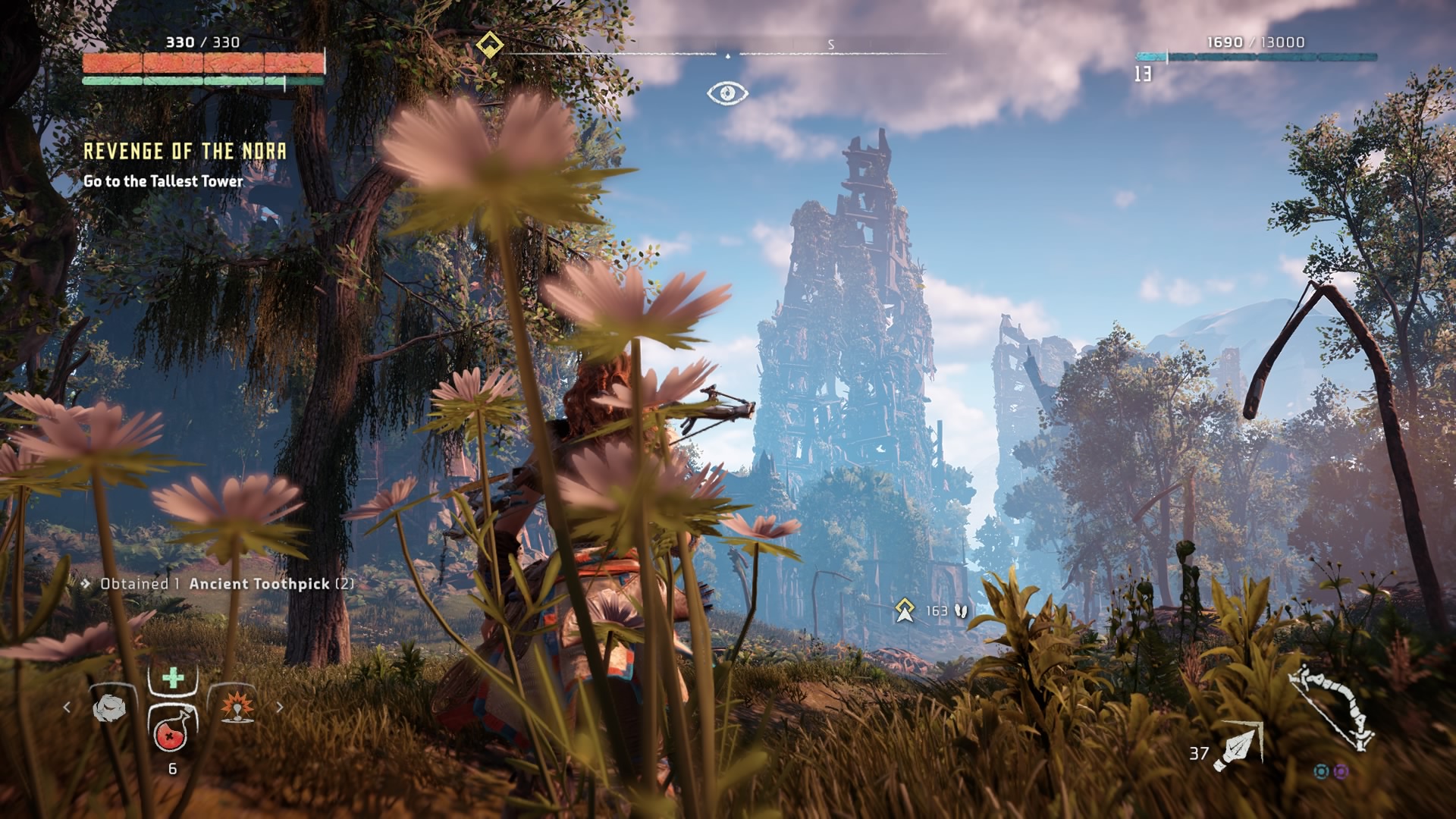
Task: Choose the rock item slot
Action: pos(111,708)
